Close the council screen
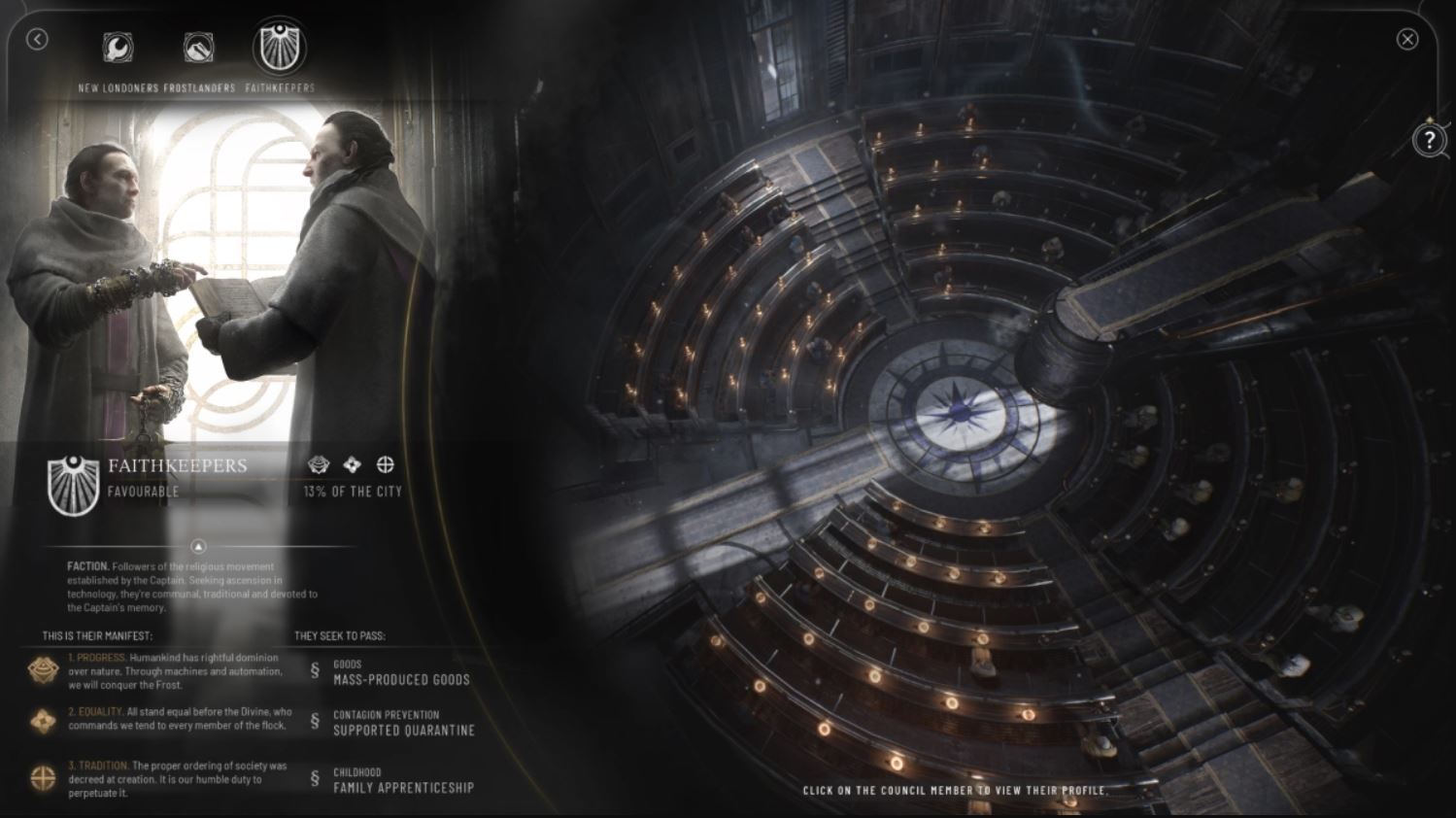Viewport: 1456px width, 818px height. [1406, 39]
